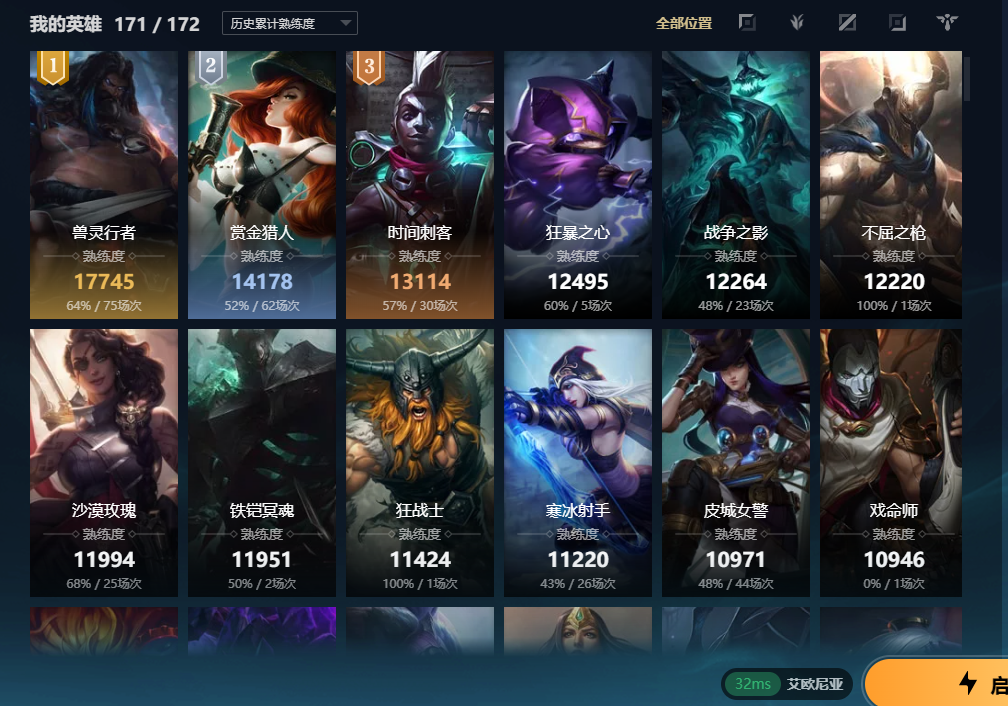This screenshot has height=706, width=1008.
Task: Choose the 时间刺客 champion card
Action: click(x=420, y=185)
